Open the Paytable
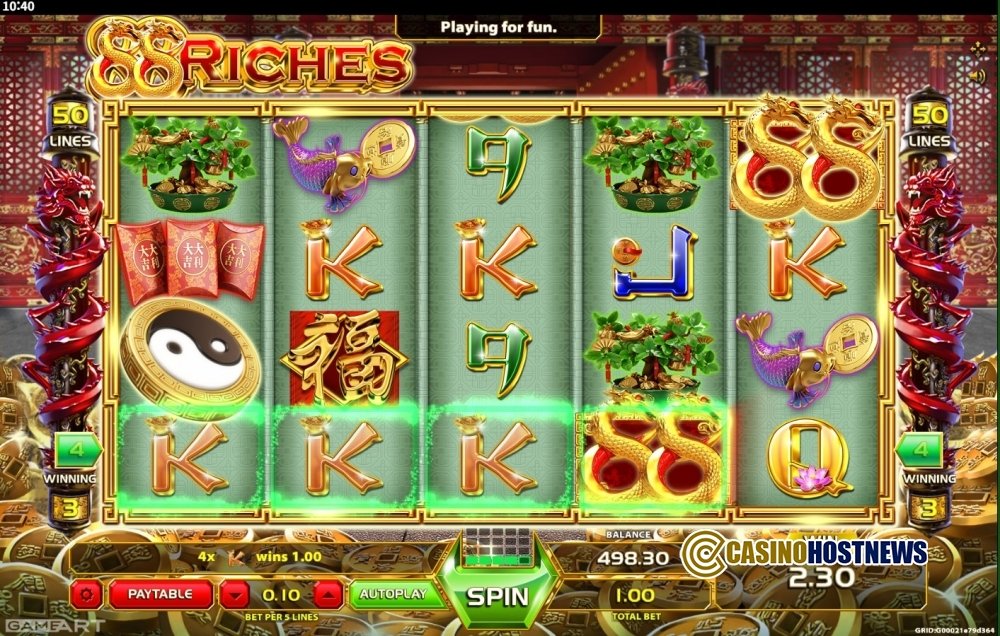Viewport: 1000px width, 636px height. 160,595
